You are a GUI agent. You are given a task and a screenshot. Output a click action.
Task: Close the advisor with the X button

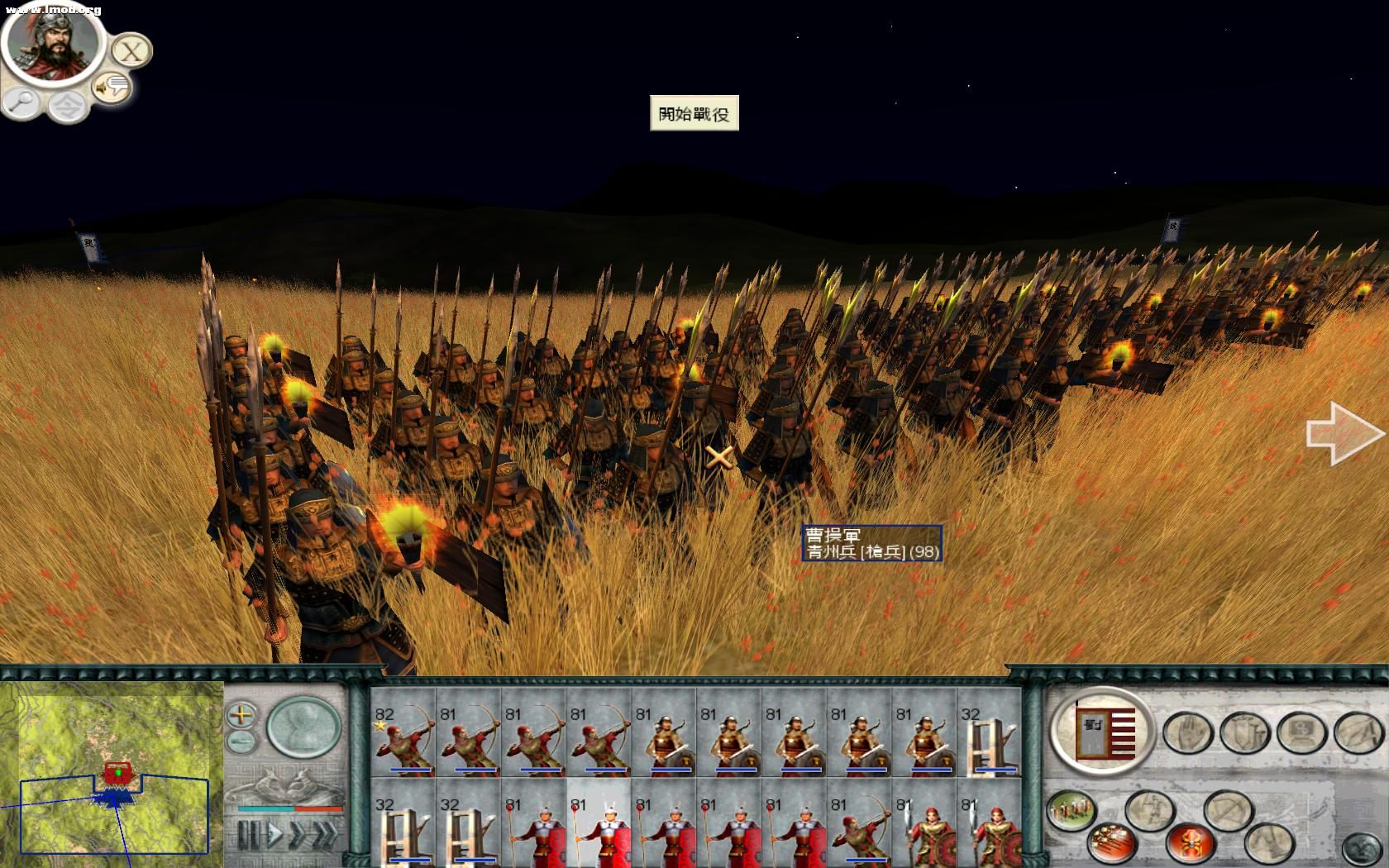(x=130, y=51)
